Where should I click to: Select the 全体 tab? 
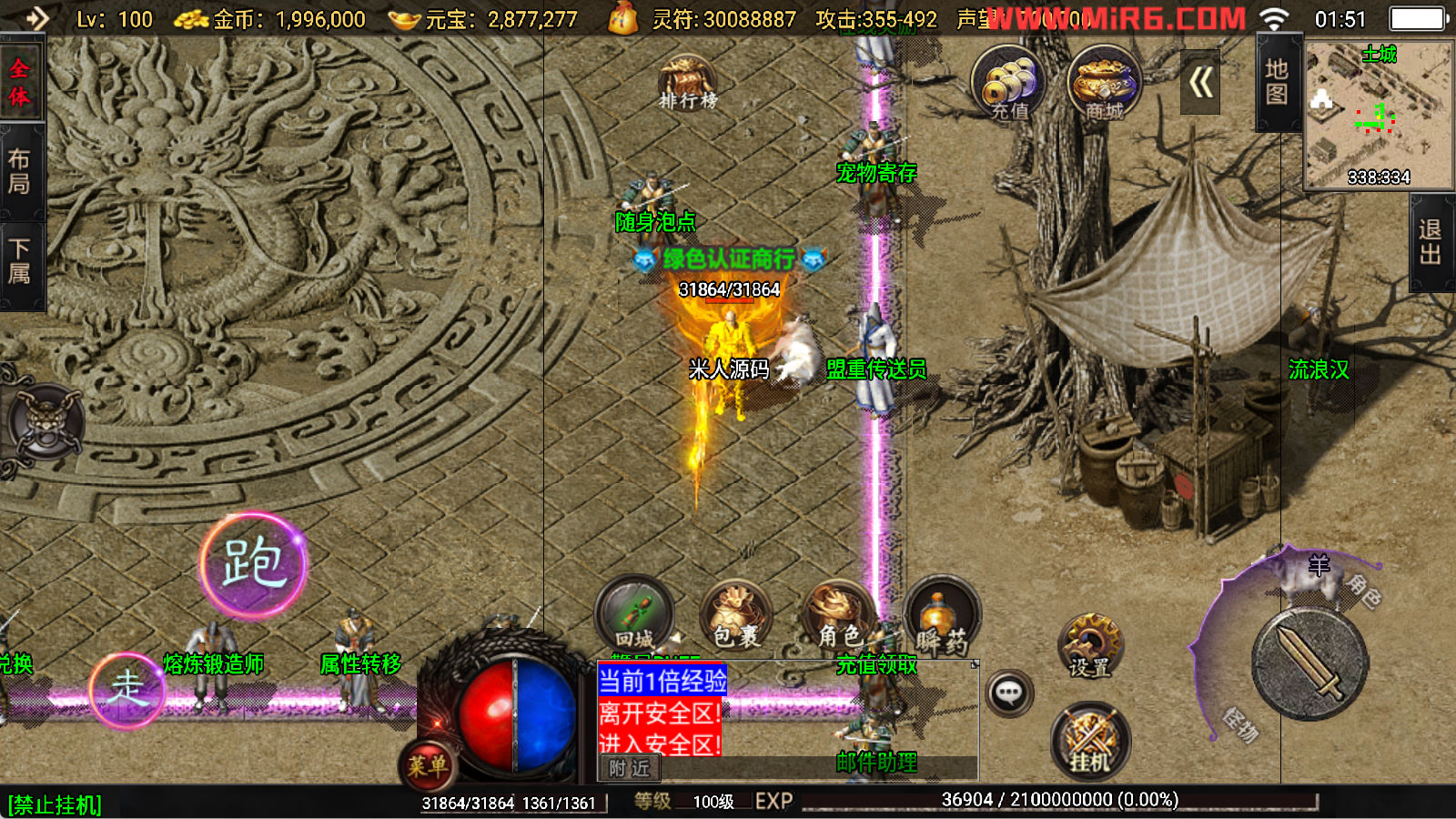pyautogui.click(x=20, y=82)
